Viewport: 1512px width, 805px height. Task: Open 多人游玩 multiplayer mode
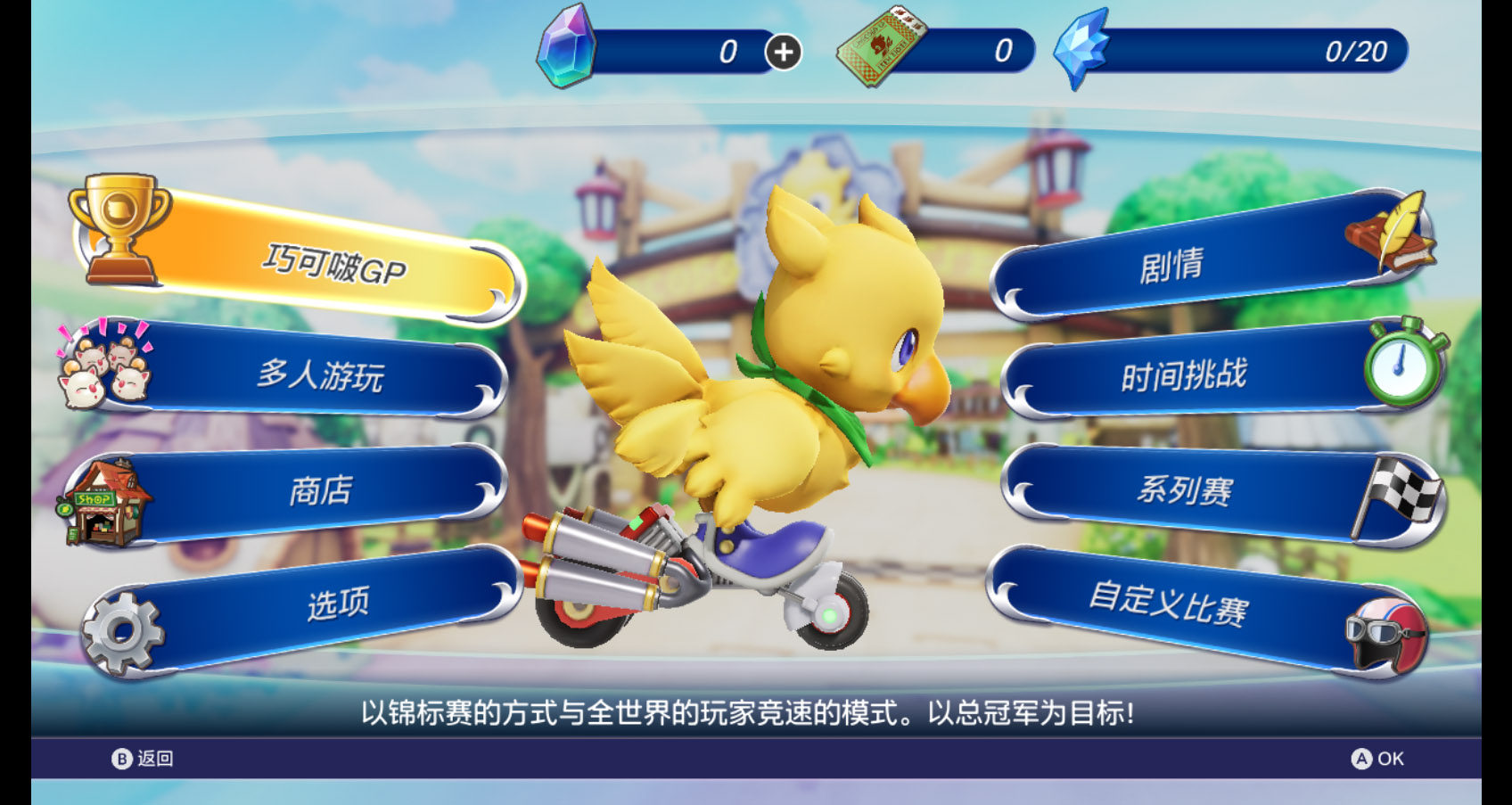coord(320,375)
